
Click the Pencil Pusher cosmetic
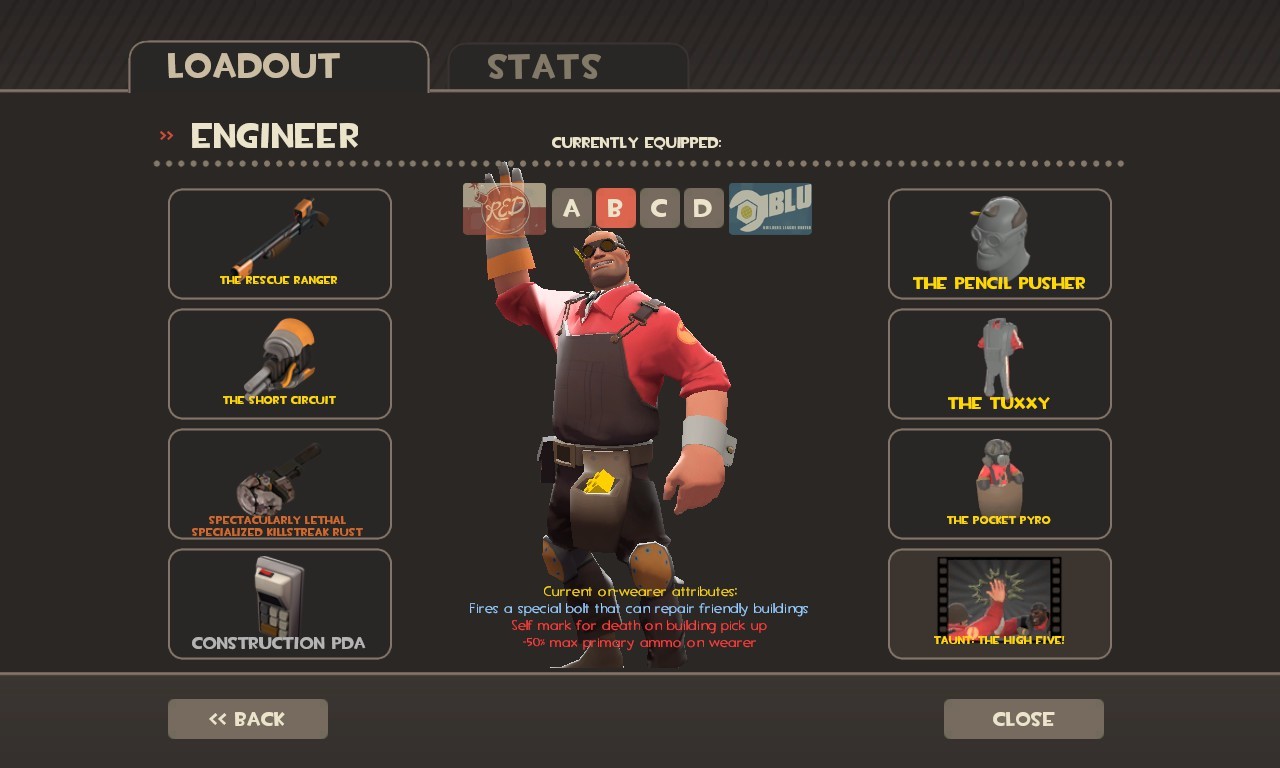coord(999,243)
